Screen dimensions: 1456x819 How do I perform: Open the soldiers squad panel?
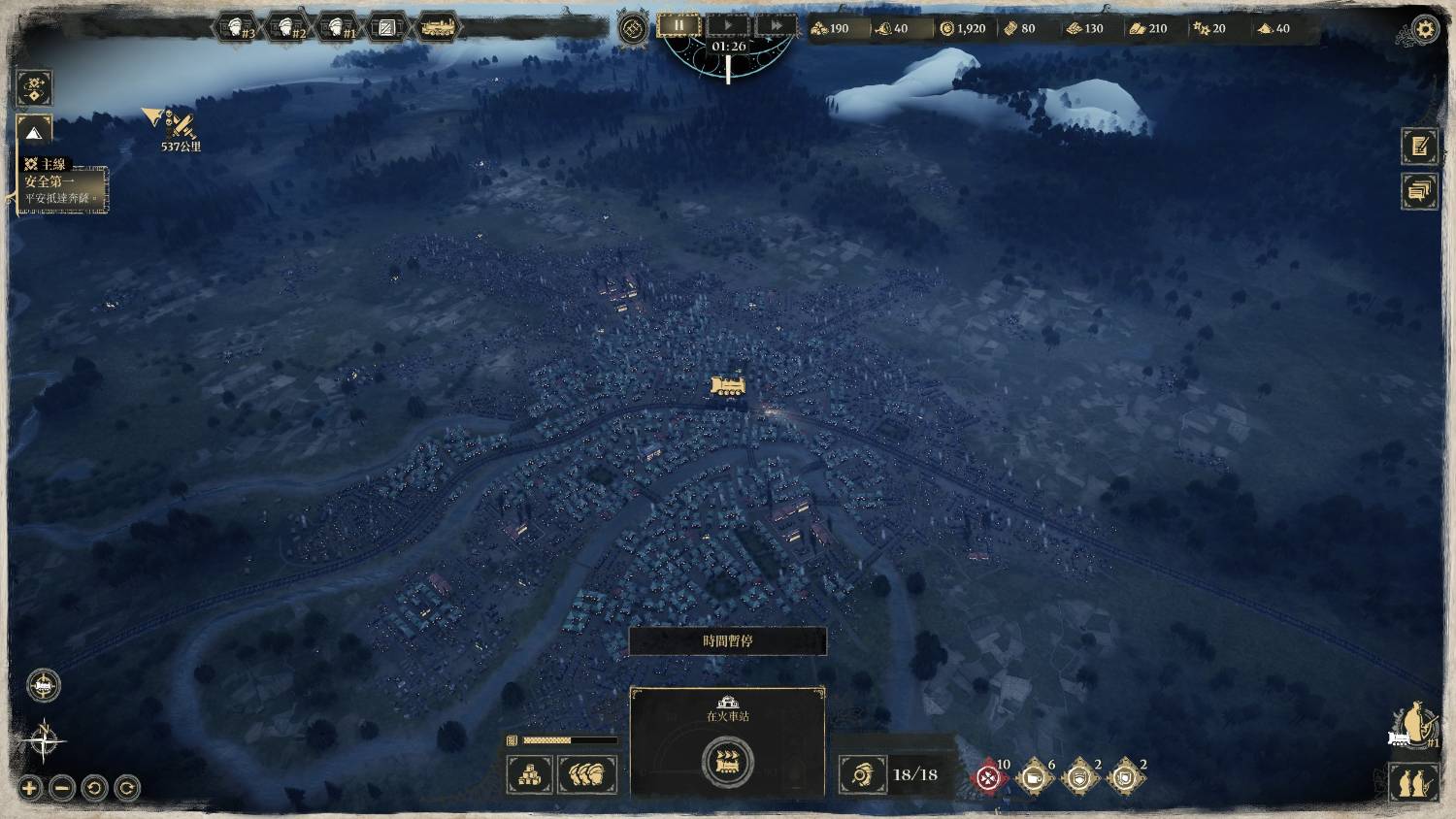(x=587, y=774)
